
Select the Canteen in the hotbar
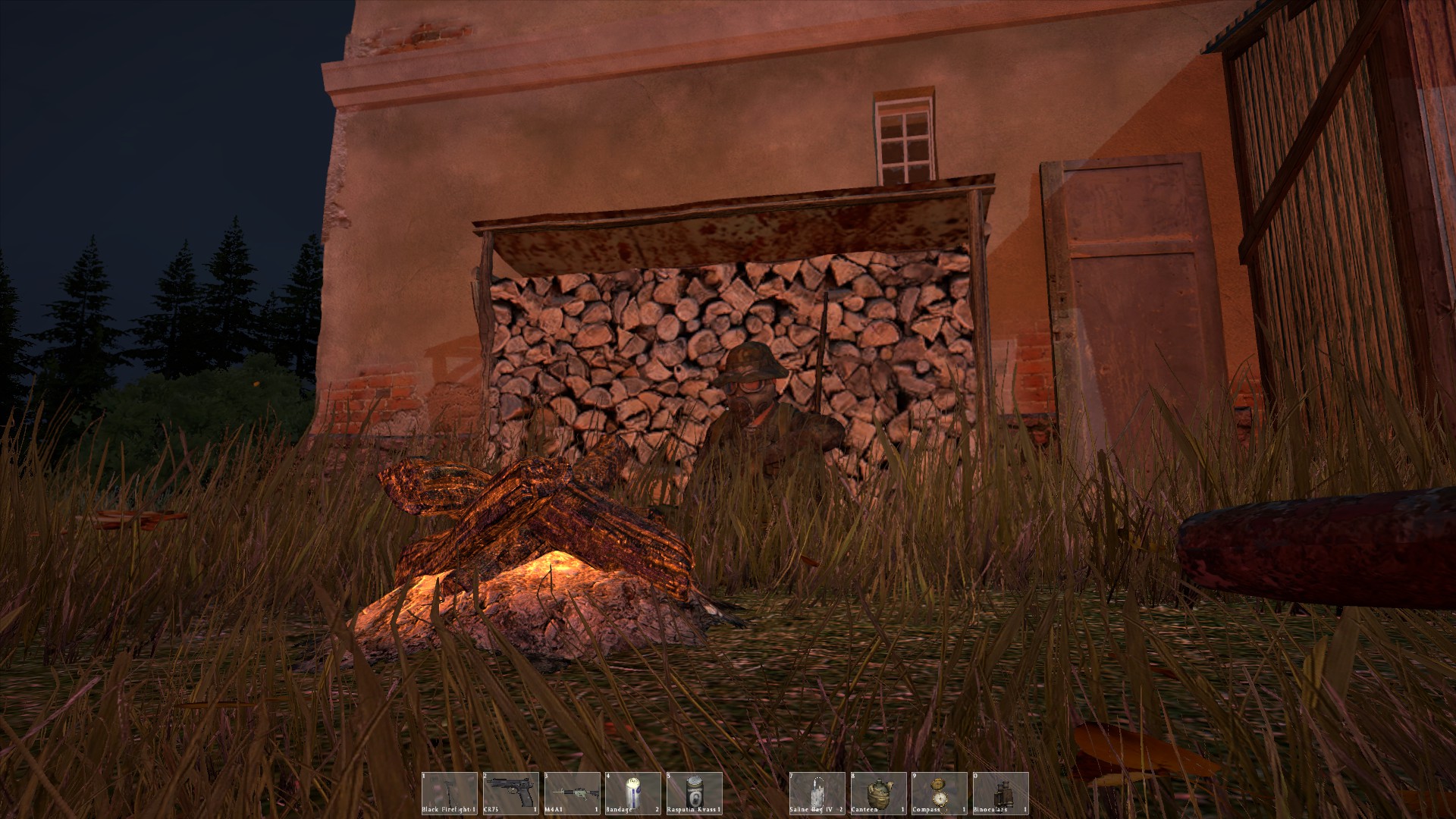[x=878, y=793]
